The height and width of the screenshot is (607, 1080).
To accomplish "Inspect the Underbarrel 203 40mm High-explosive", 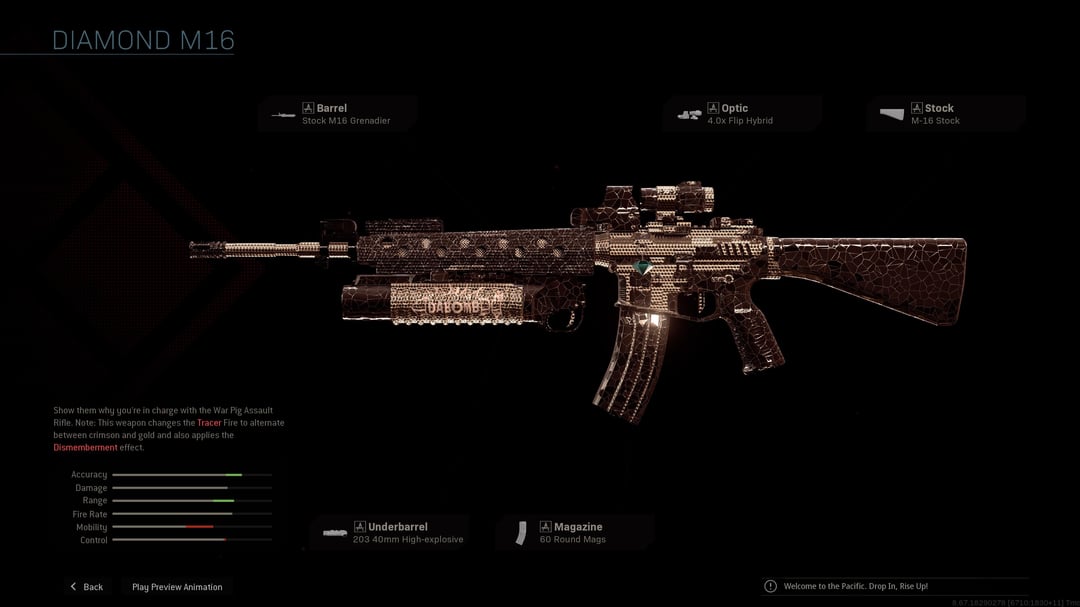I will pos(388,533).
